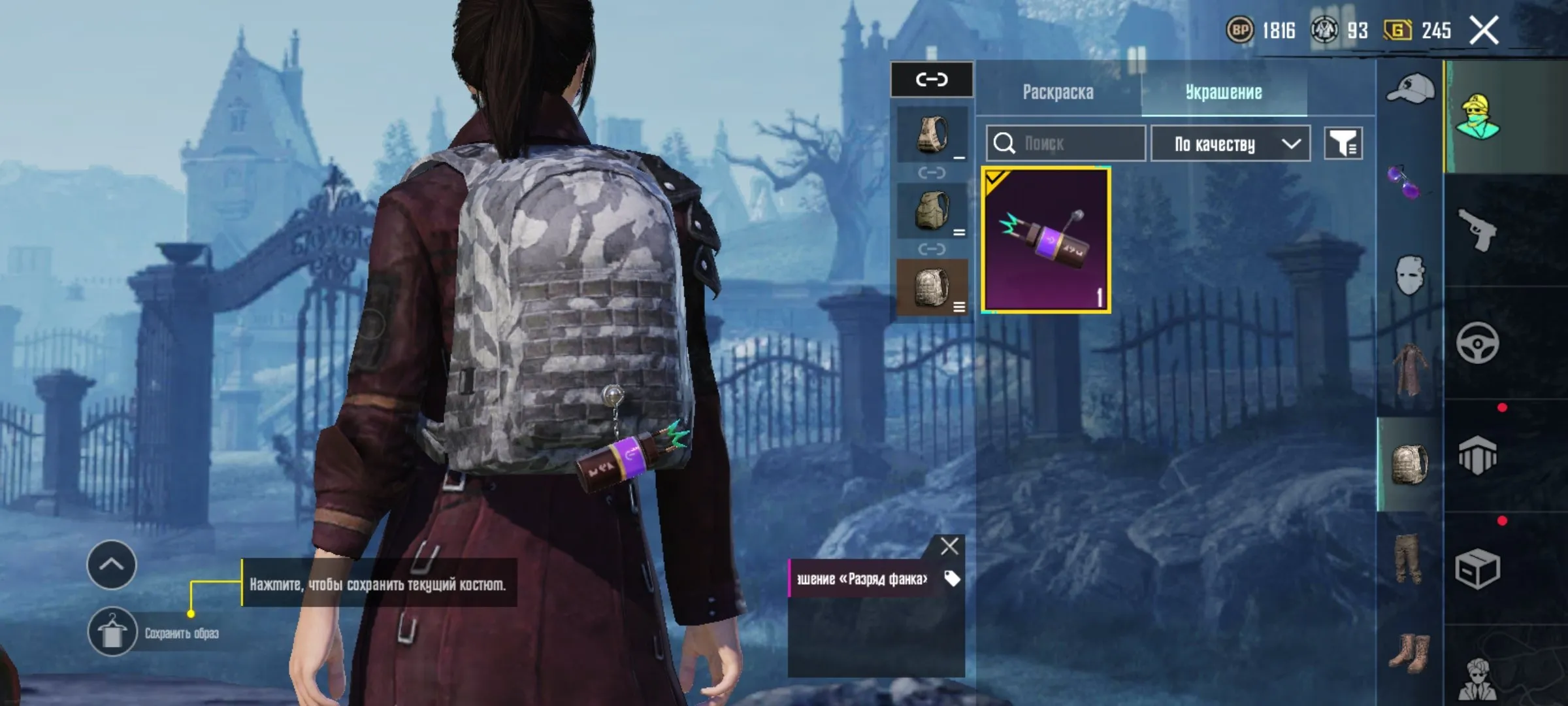This screenshot has height=706, width=1568.
Task: Open the cap headwear category
Action: 1410,90
